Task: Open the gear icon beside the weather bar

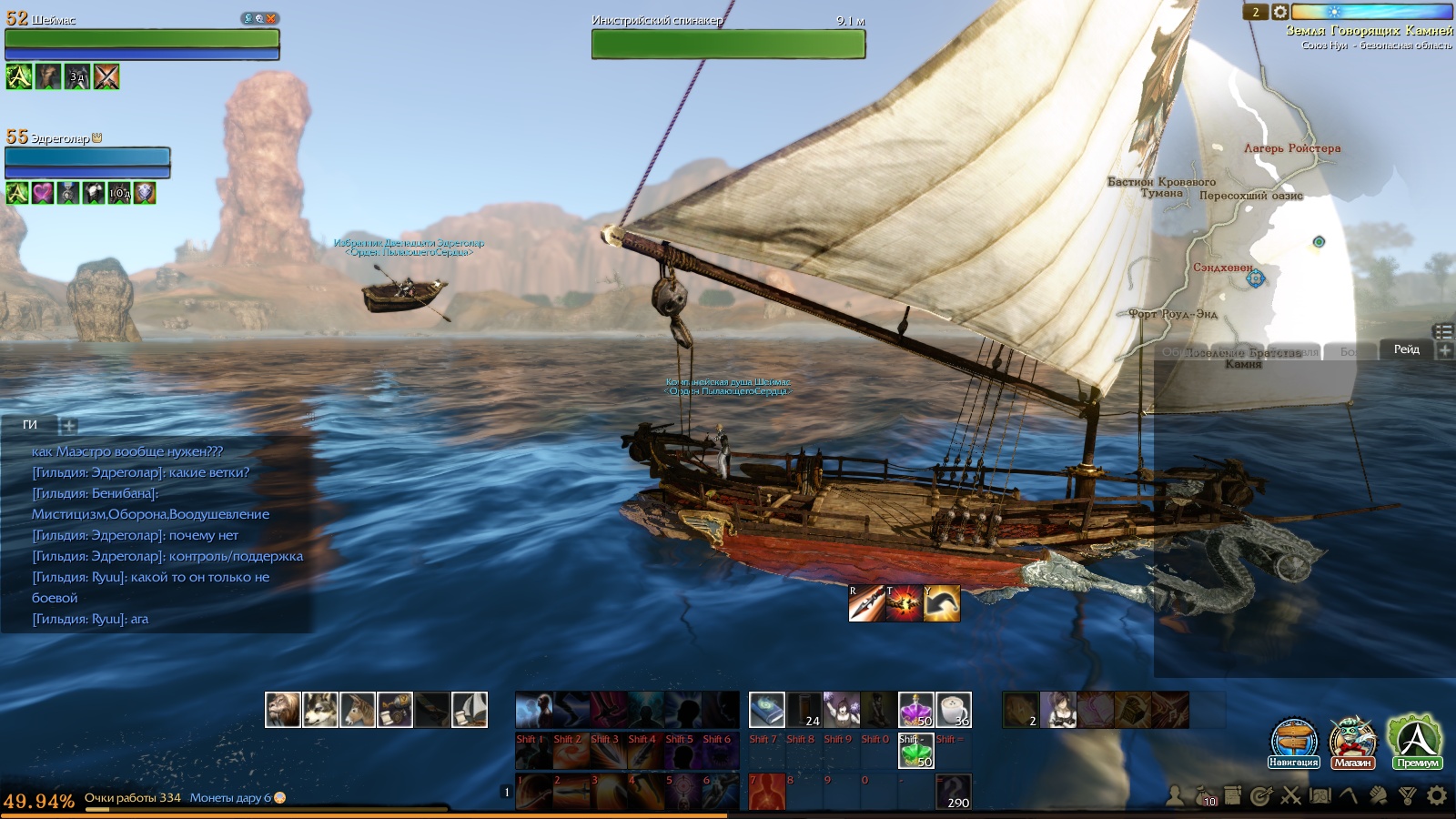Action: 1279,12
